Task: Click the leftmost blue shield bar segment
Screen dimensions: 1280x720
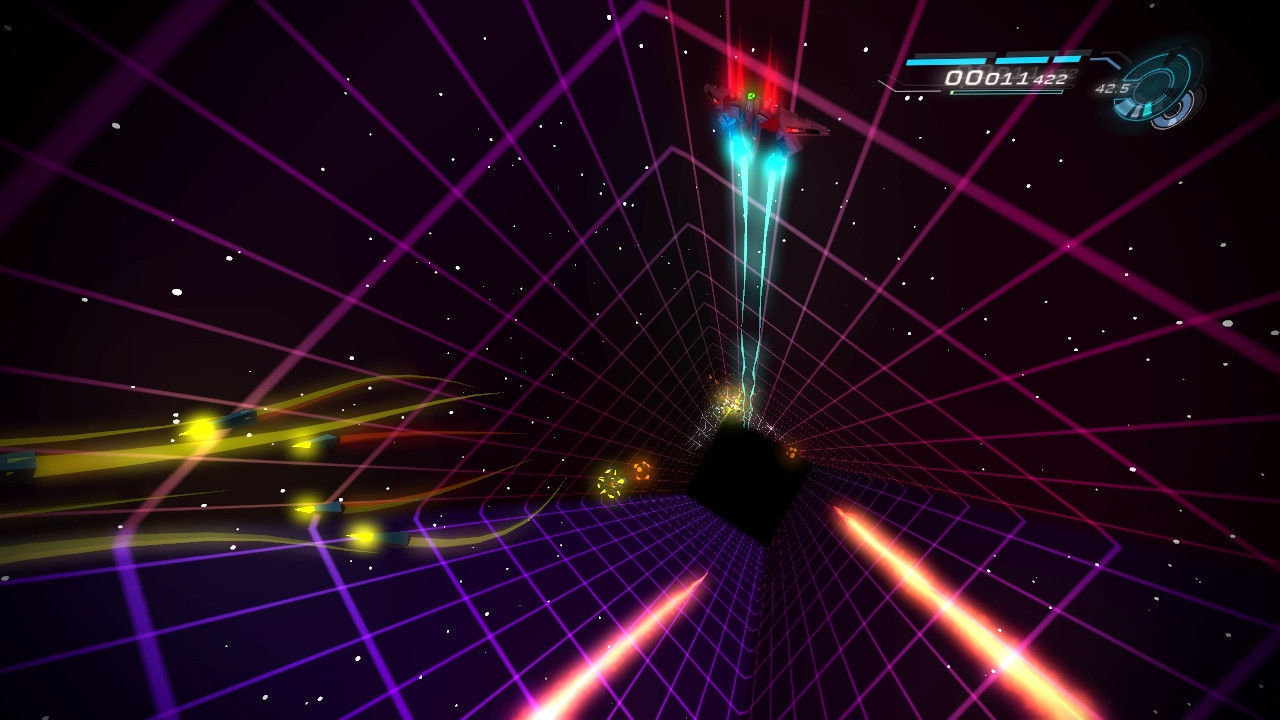Action: tap(945, 60)
